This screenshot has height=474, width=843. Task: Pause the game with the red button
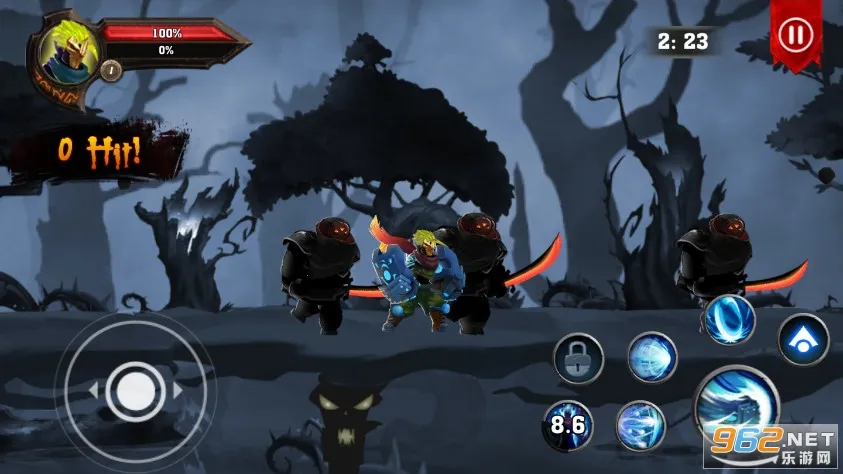[x=796, y=35]
